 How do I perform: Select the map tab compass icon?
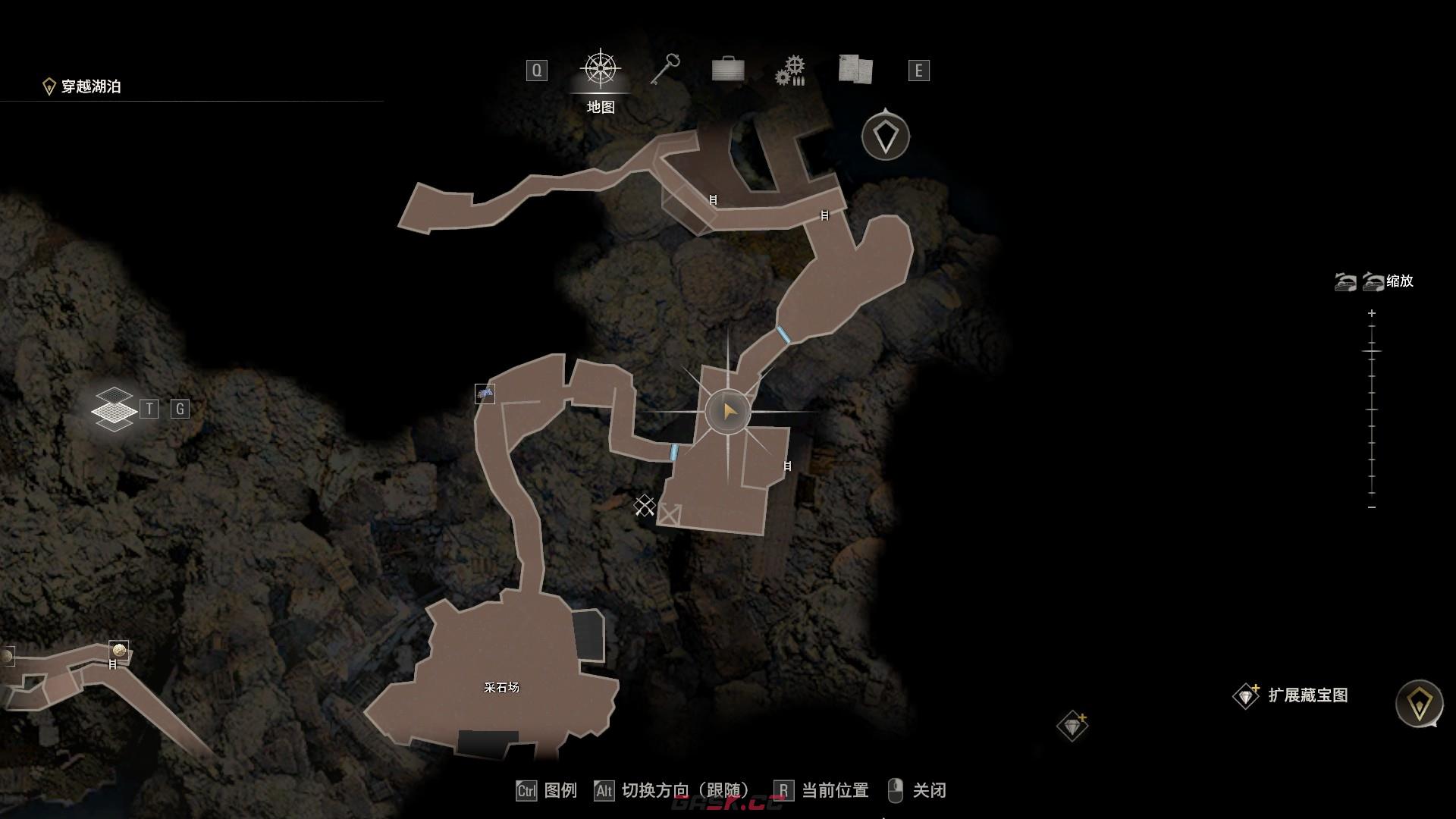601,70
